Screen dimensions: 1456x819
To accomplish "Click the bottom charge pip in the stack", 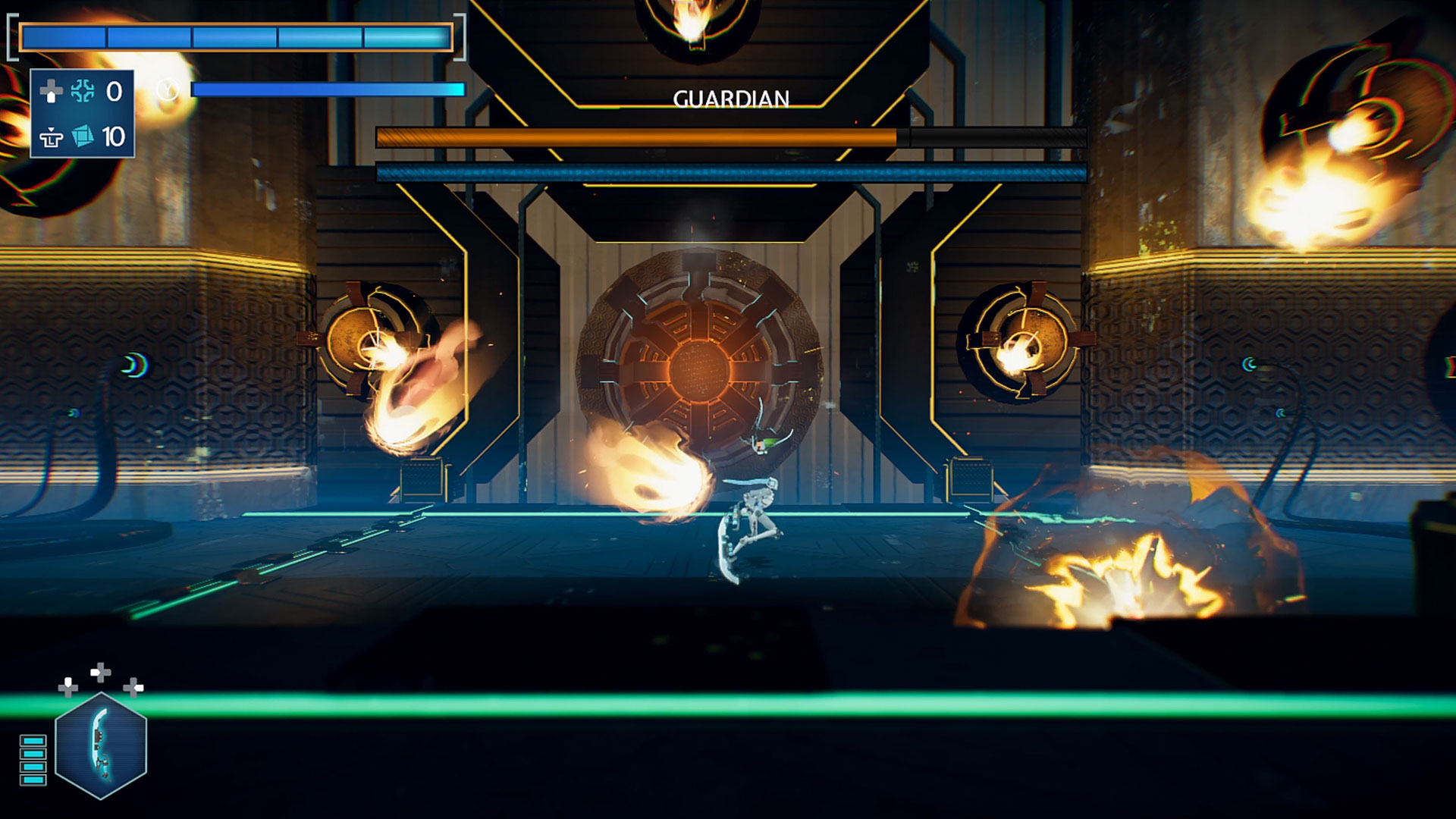I will pyautogui.click(x=33, y=780).
